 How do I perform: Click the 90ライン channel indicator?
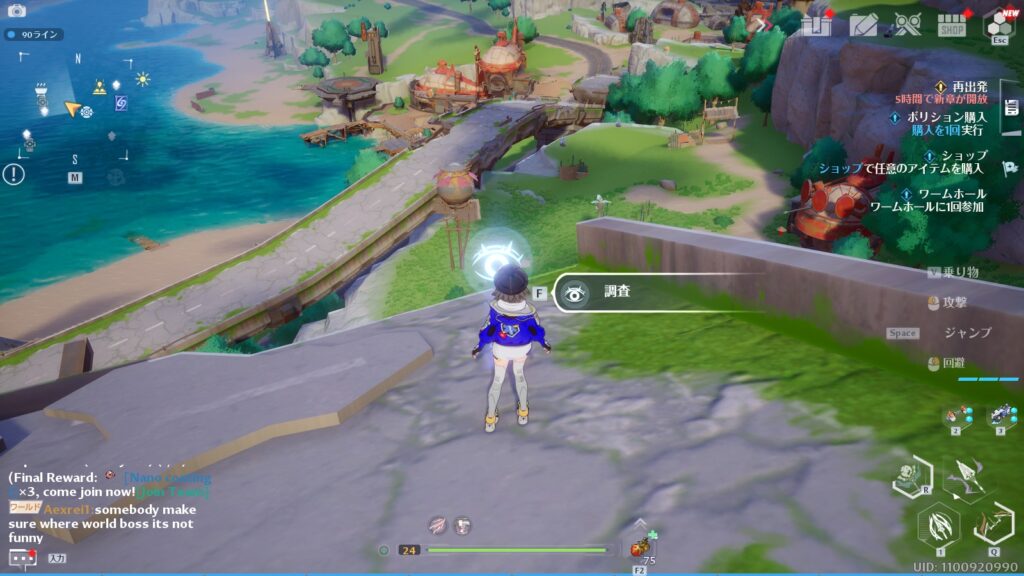(34, 35)
